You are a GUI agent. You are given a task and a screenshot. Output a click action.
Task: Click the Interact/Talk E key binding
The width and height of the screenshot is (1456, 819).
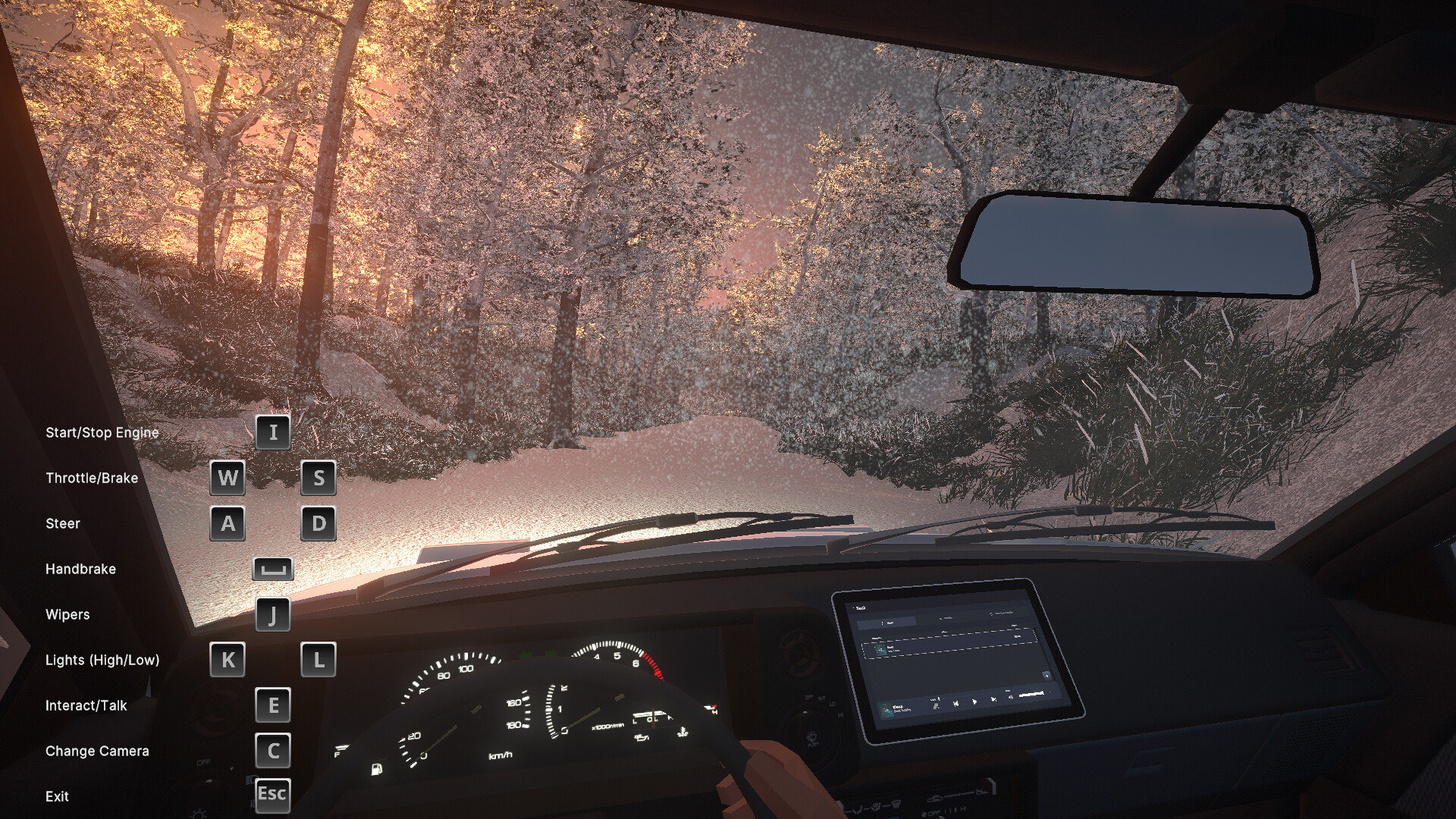pos(273,706)
